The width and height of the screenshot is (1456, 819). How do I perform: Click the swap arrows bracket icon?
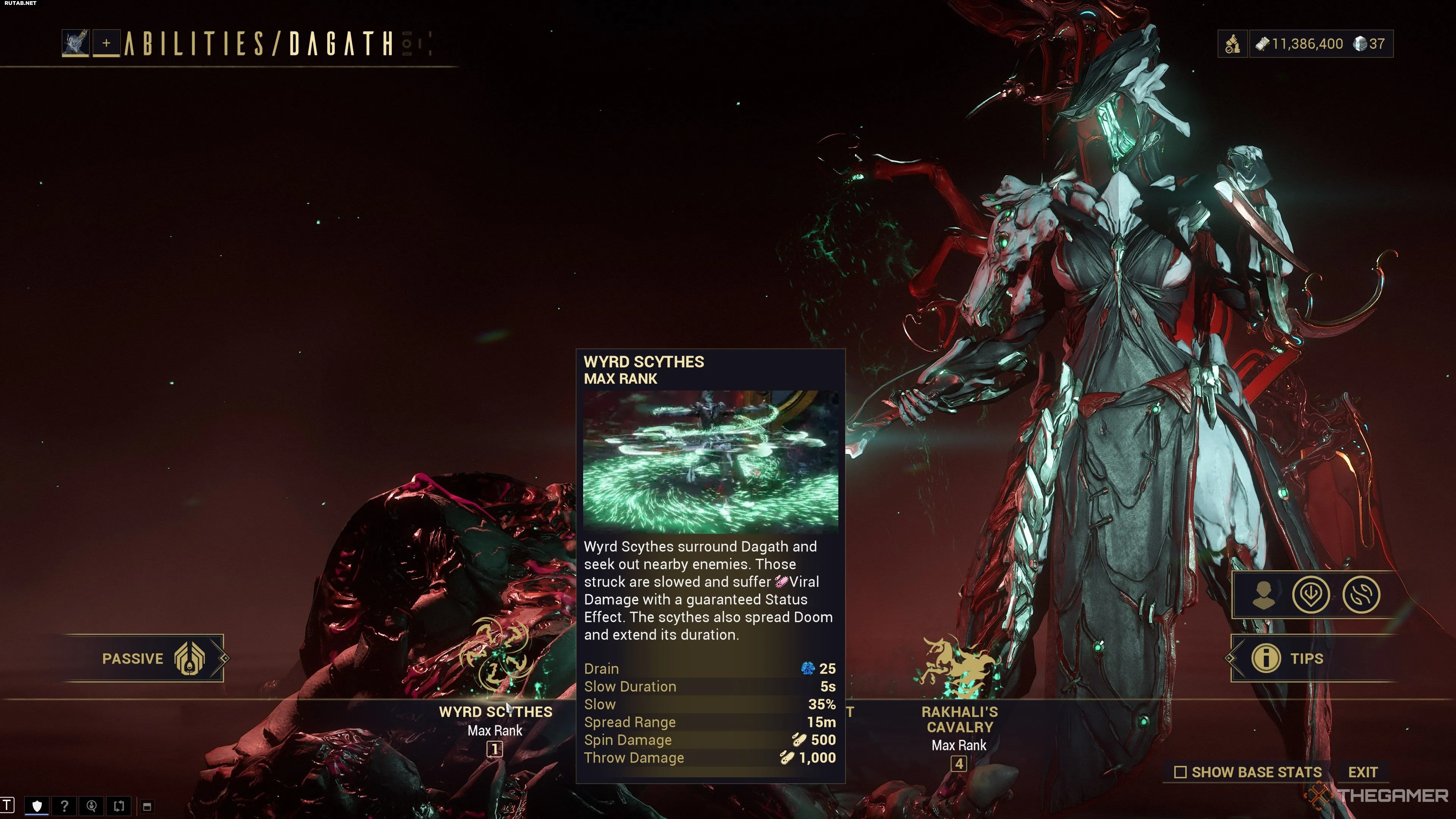pos(119,806)
